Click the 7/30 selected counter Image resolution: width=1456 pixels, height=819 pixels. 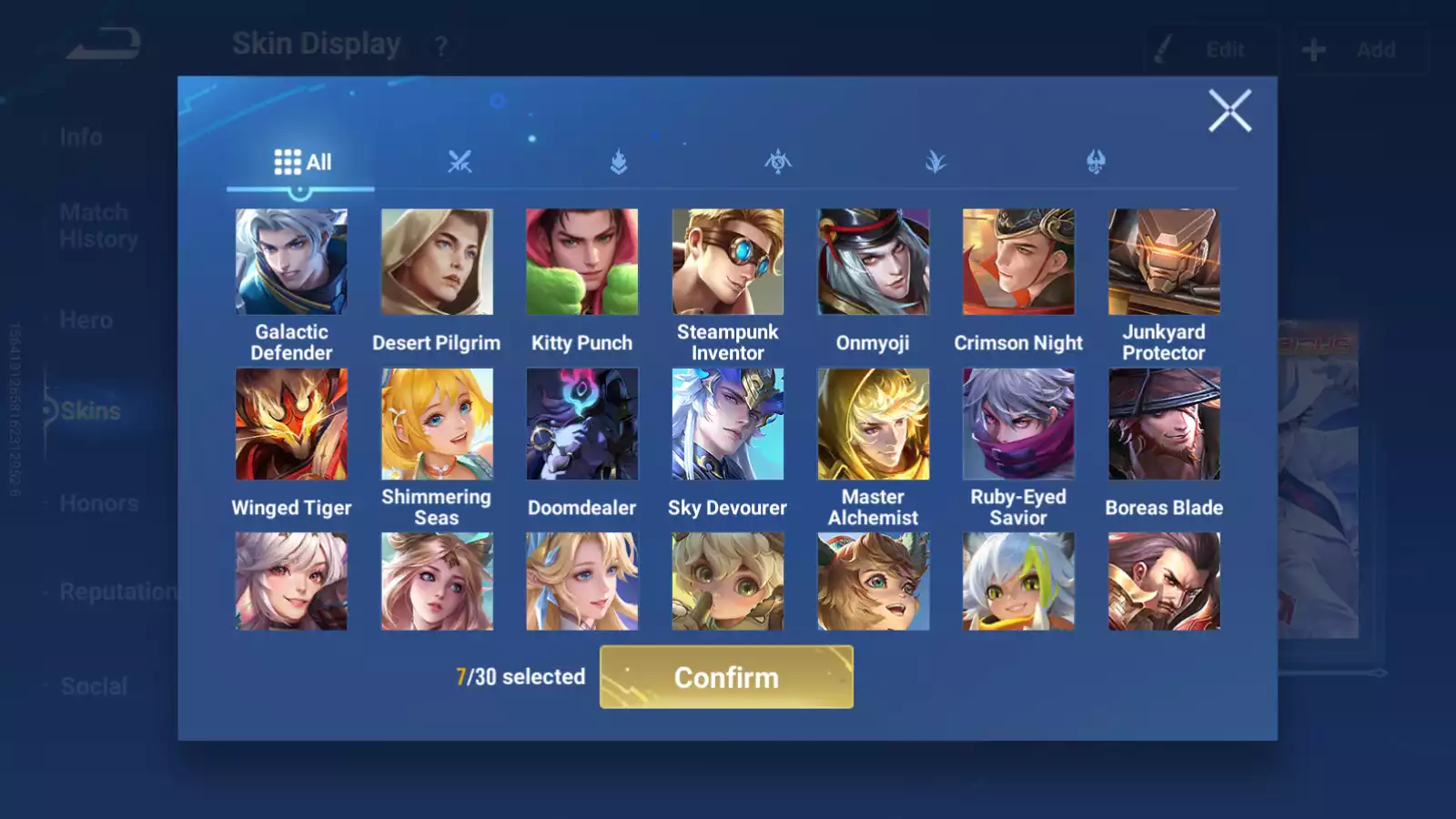(520, 677)
